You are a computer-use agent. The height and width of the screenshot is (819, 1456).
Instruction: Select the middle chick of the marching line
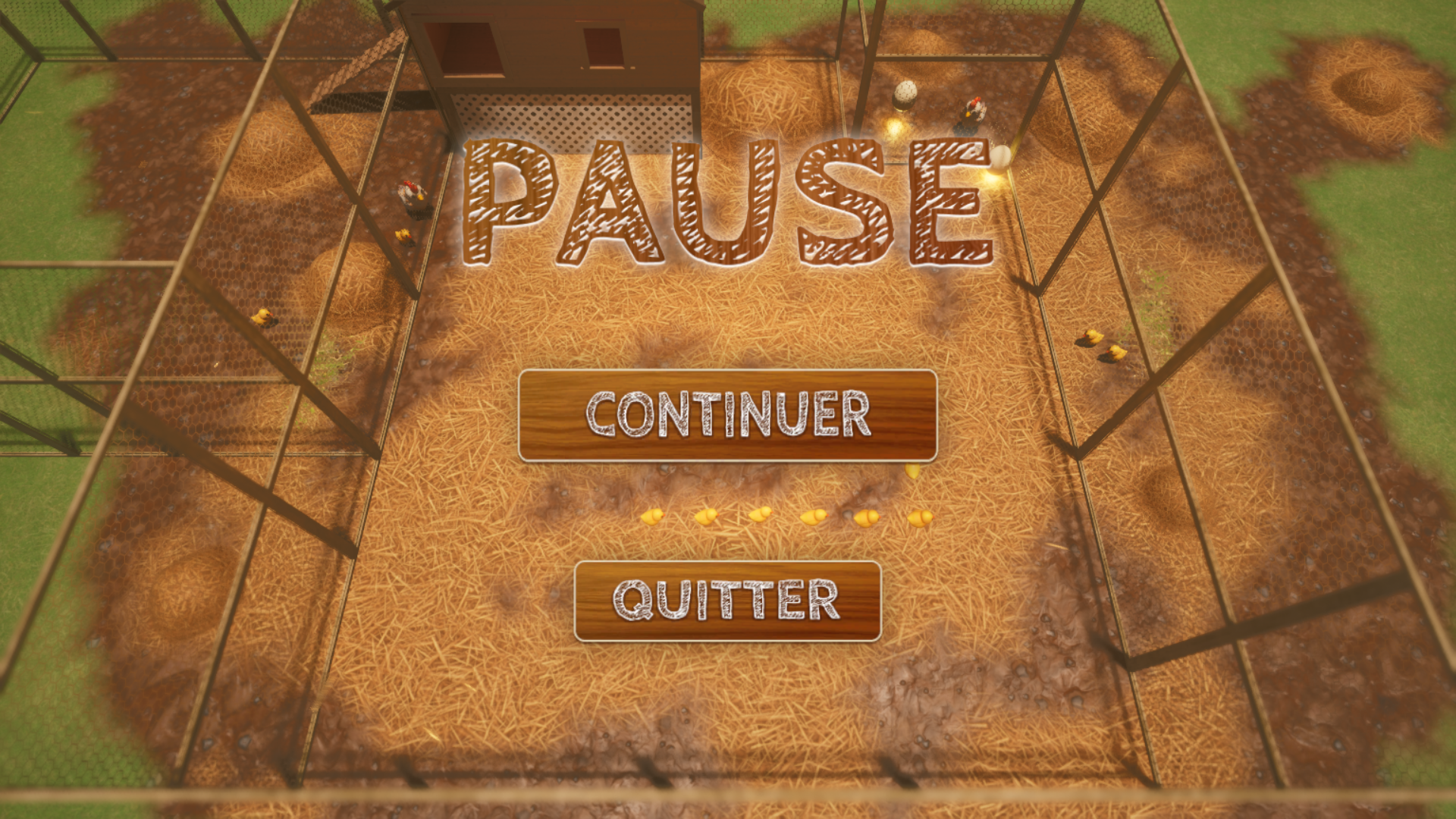tap(761, 516)
